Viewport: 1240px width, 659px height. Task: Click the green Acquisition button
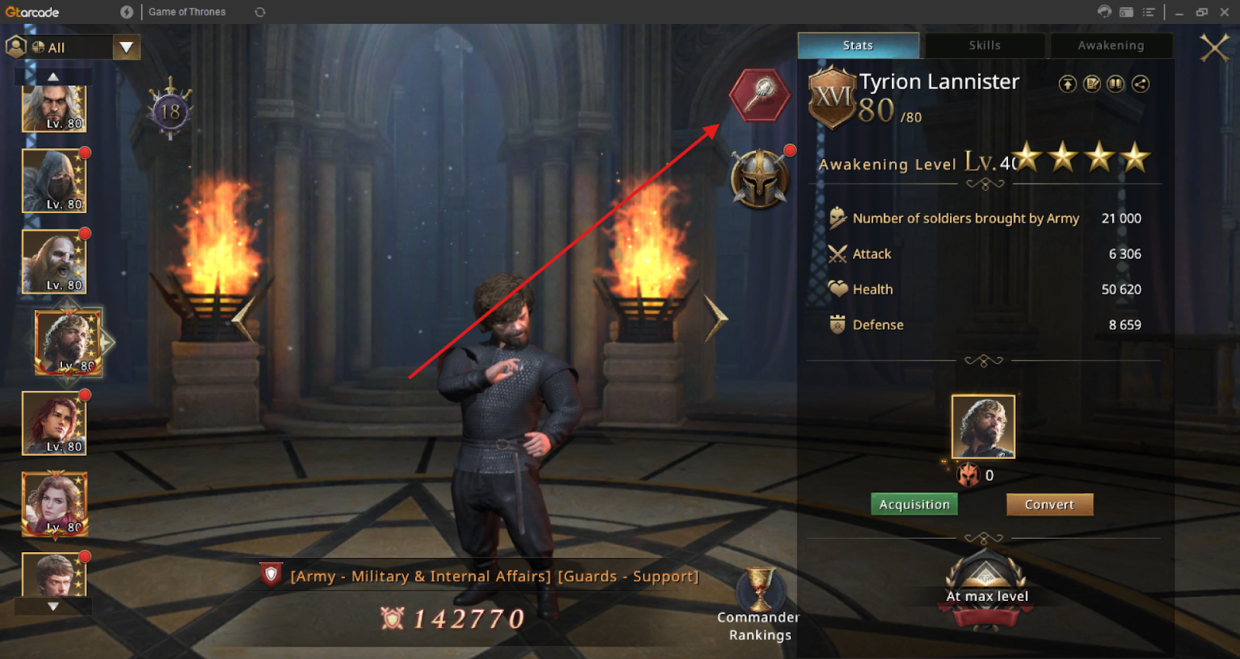914,504
